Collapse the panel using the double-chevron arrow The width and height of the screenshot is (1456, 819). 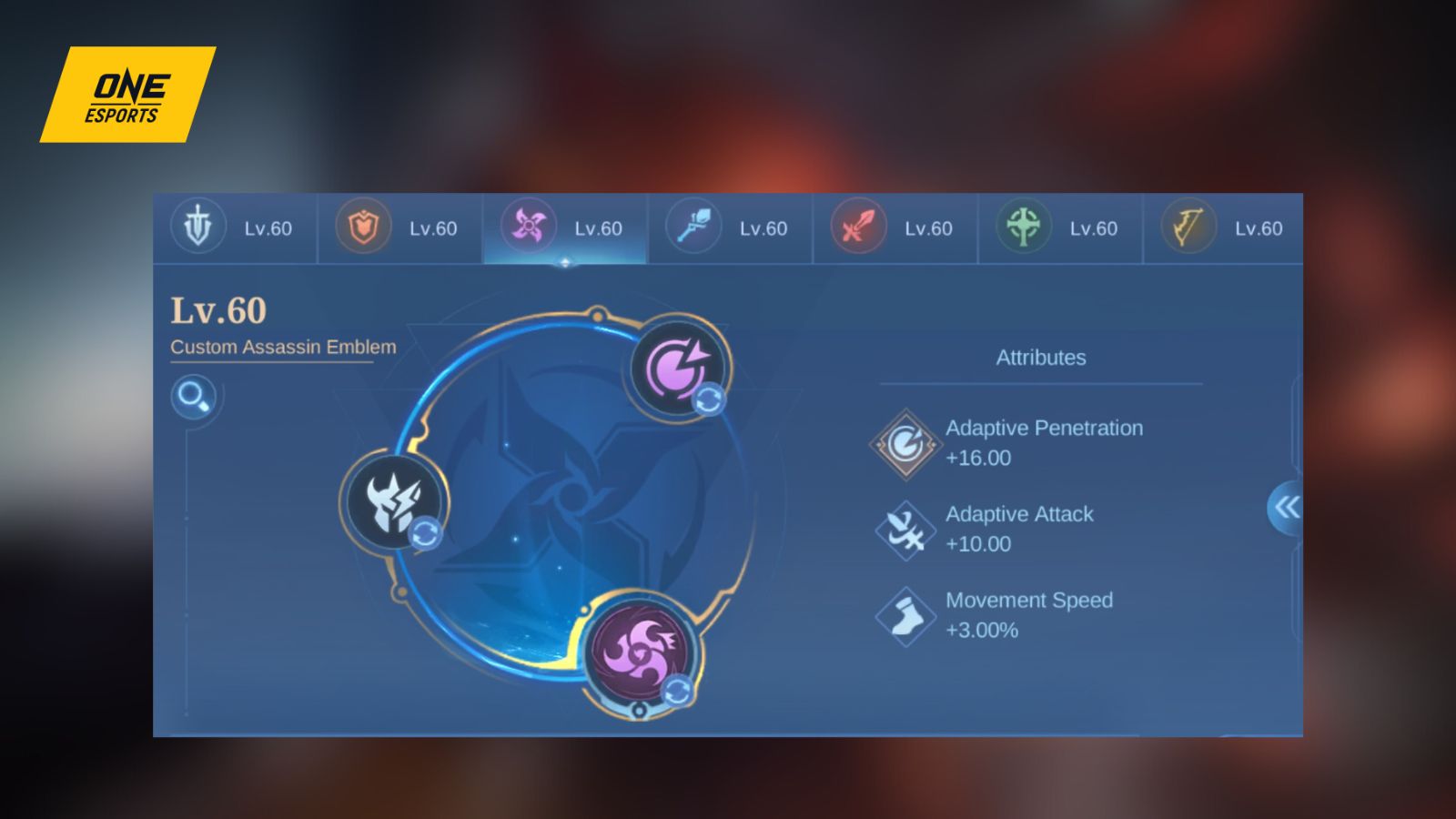(x=1286, y=508)
